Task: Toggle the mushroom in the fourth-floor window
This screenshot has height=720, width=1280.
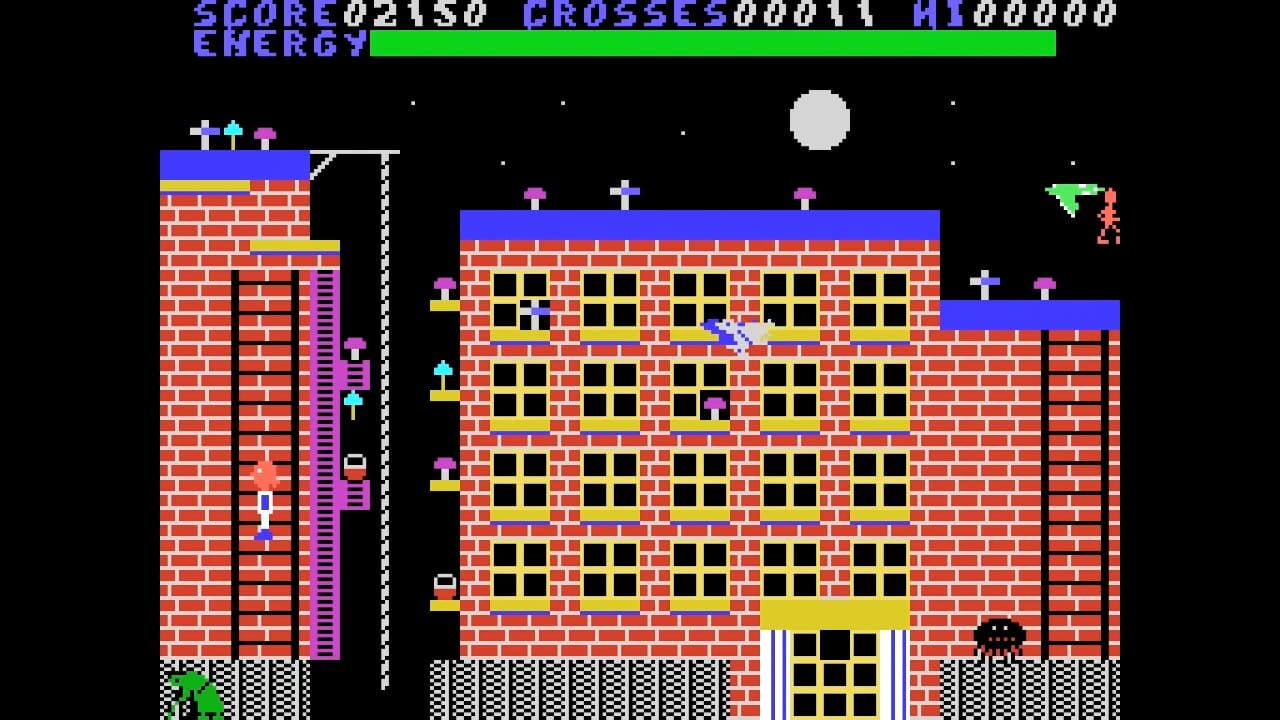Action: (713, 405)
